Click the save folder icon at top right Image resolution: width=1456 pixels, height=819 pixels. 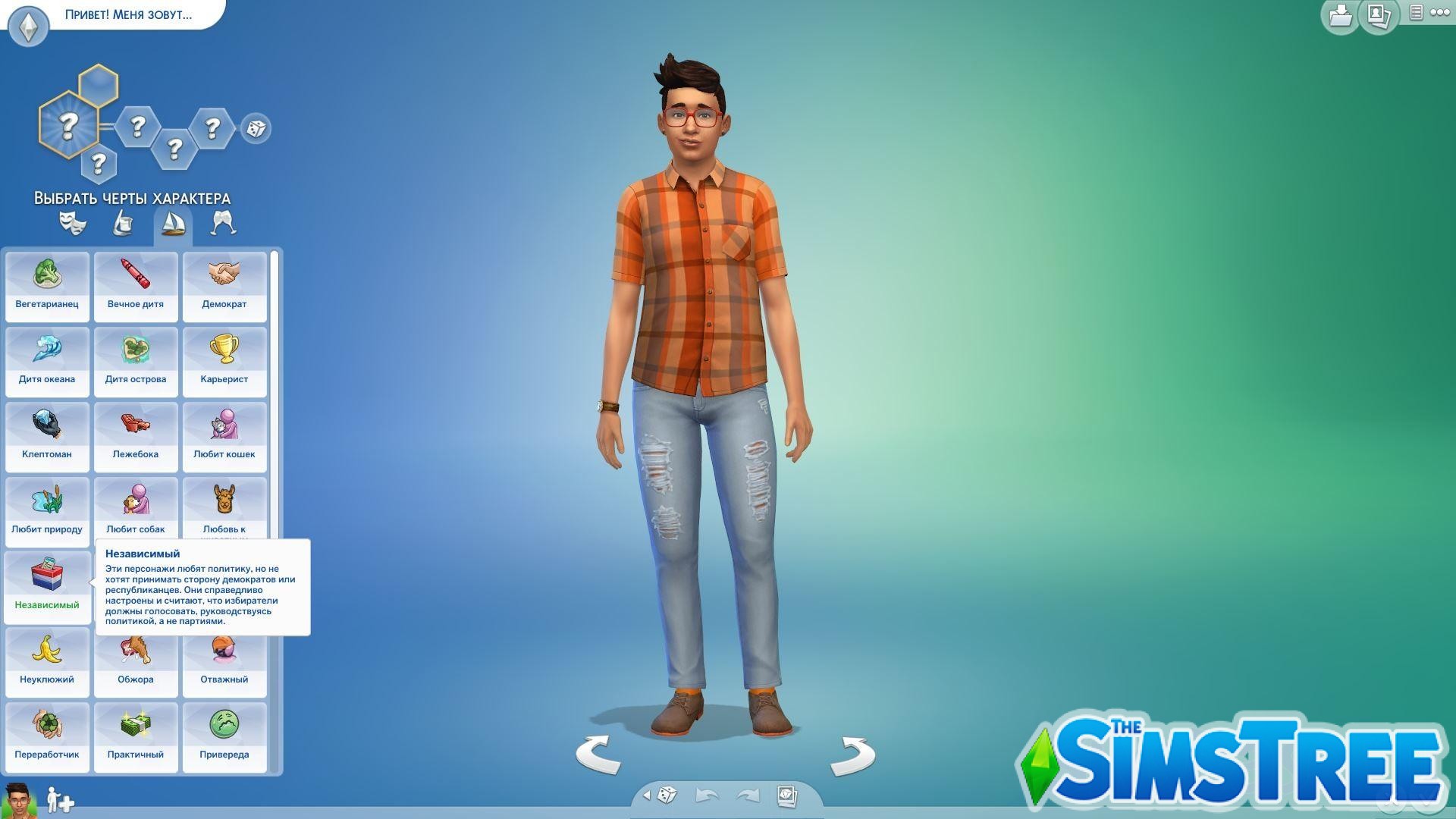point(1339,16)
